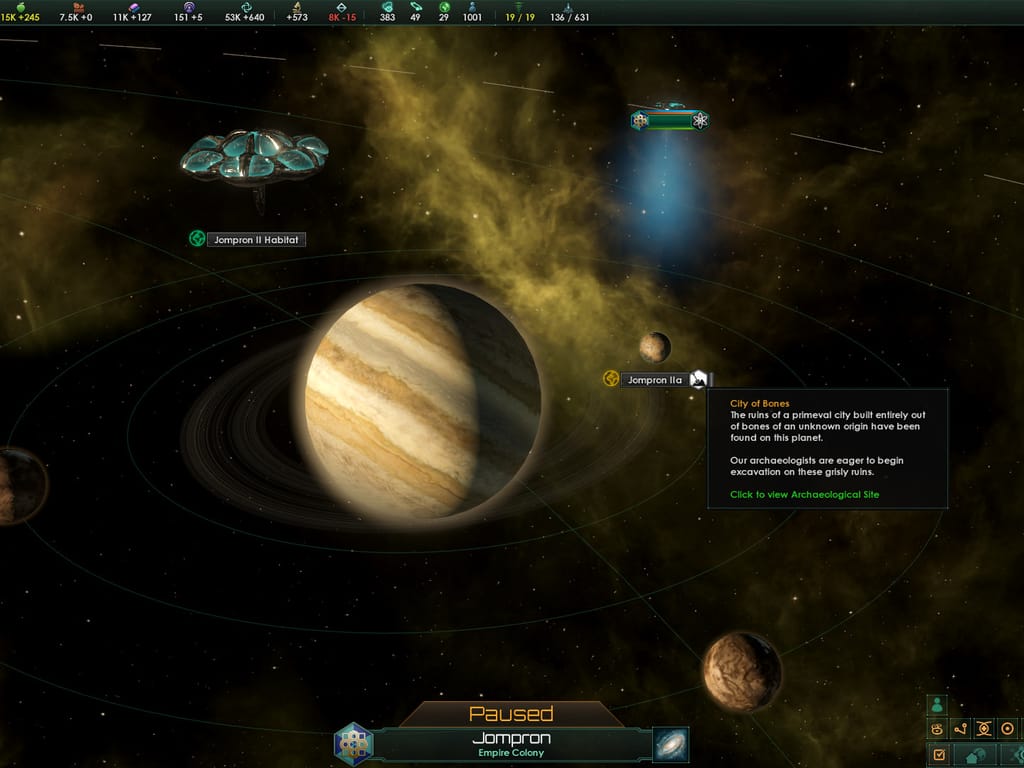Switch to the galaxy map view

tap(670, 745)
